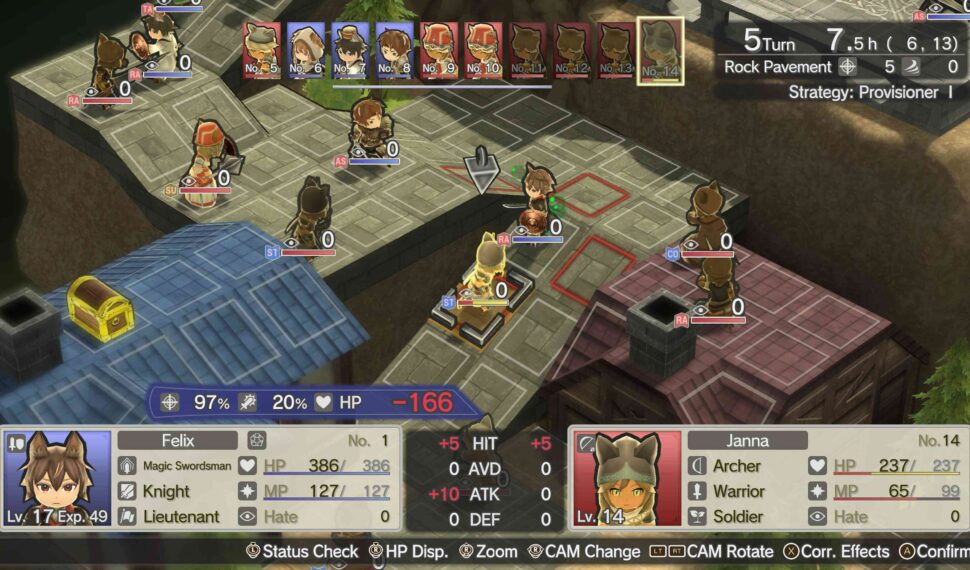Select highlighted turn portrait No. 14
Screen dimensions: 970x570
coord(660,51)
